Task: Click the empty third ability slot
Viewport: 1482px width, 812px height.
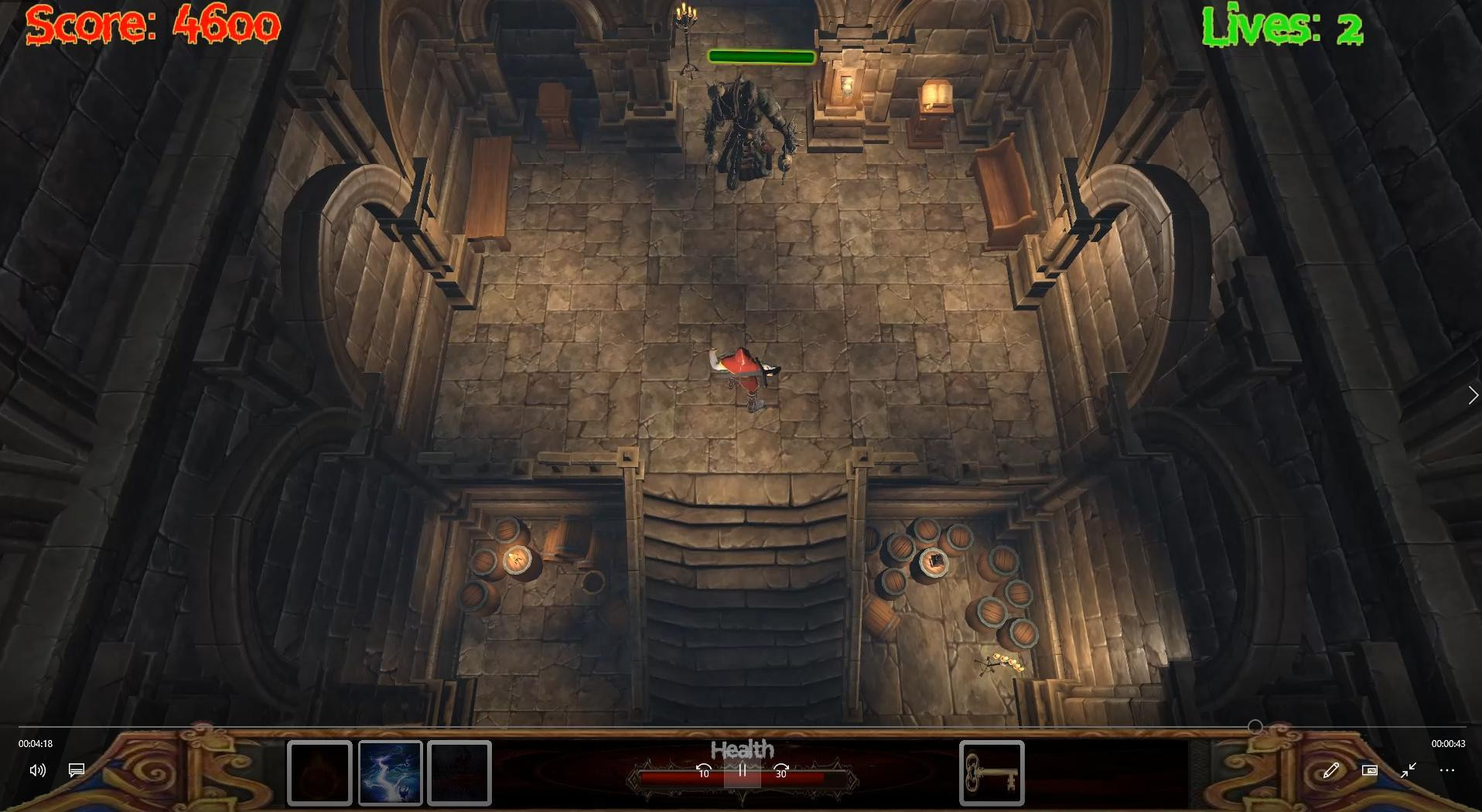Action: click(459, 773)
